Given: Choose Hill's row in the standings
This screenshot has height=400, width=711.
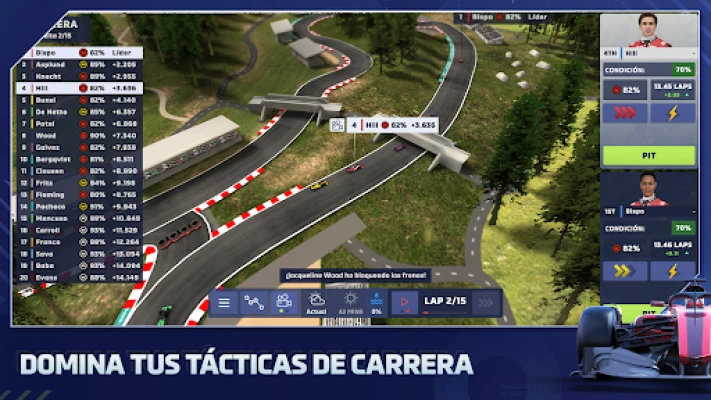Looking at the screenshot, I should 78,88.
